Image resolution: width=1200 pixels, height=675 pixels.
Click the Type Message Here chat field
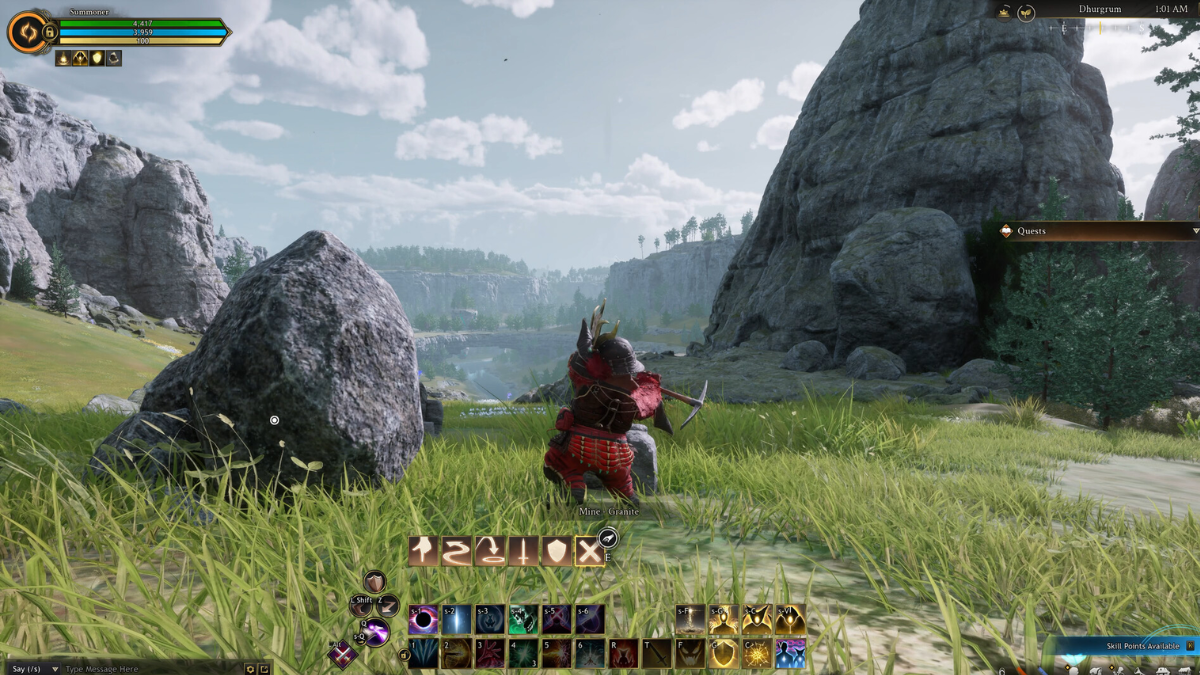coord(150,668)
